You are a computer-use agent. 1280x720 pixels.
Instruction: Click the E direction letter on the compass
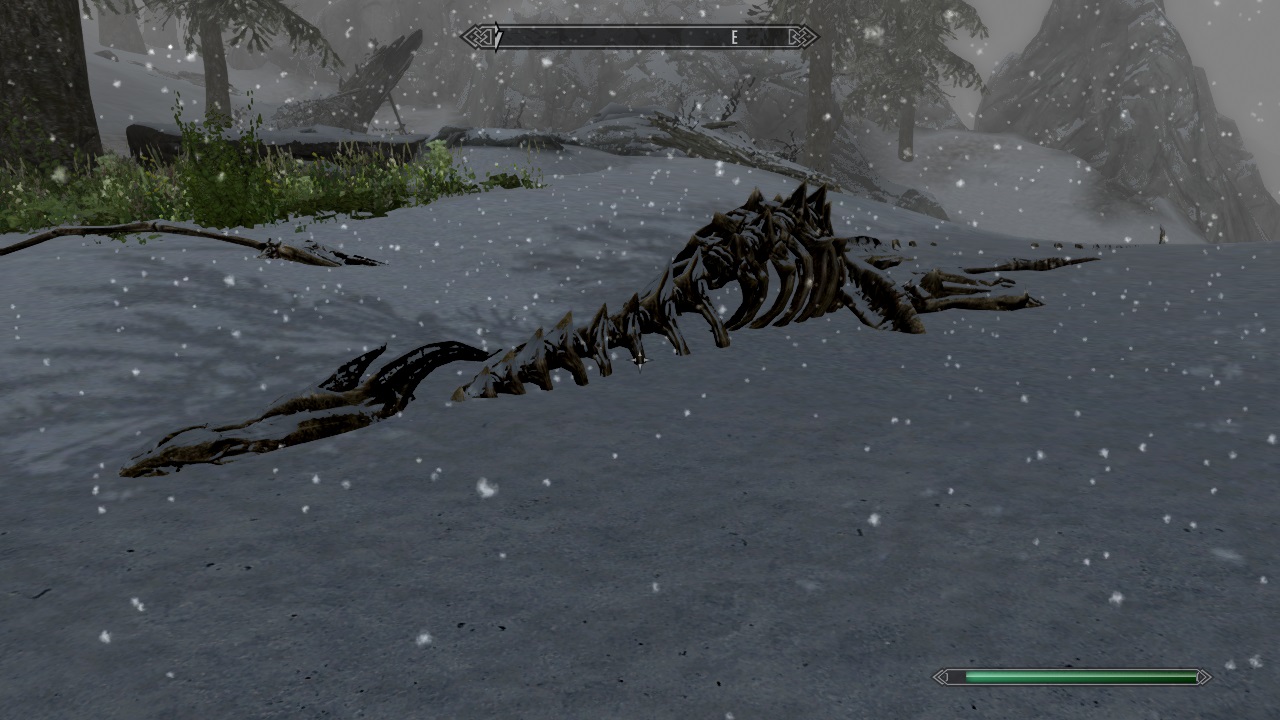tap(733, 36)
